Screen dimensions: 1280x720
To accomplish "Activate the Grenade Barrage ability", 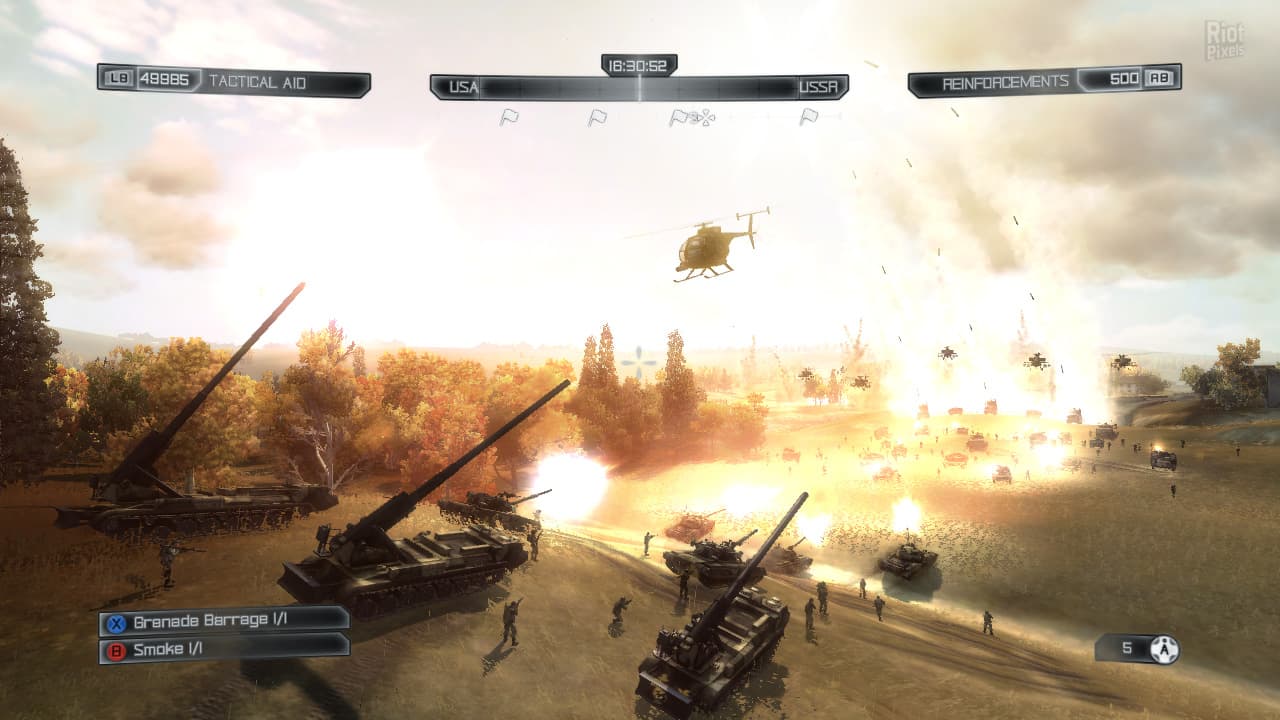I will (224, 621).
